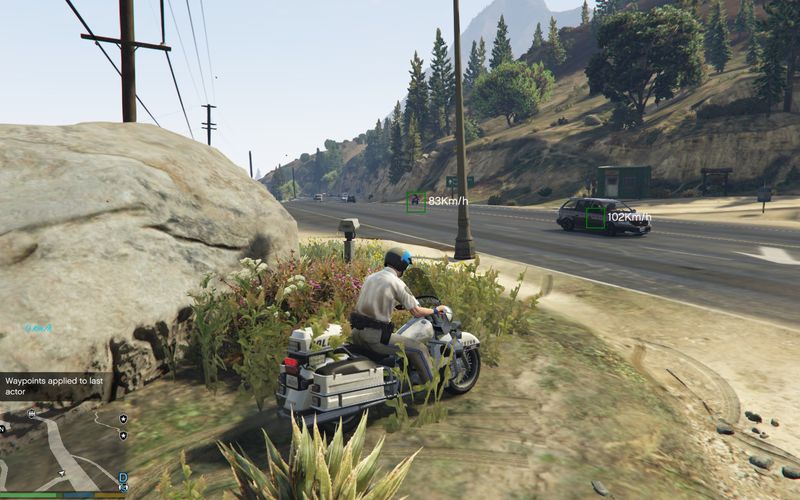Click the white vehicle blip on the minimap

click(32, 413)
